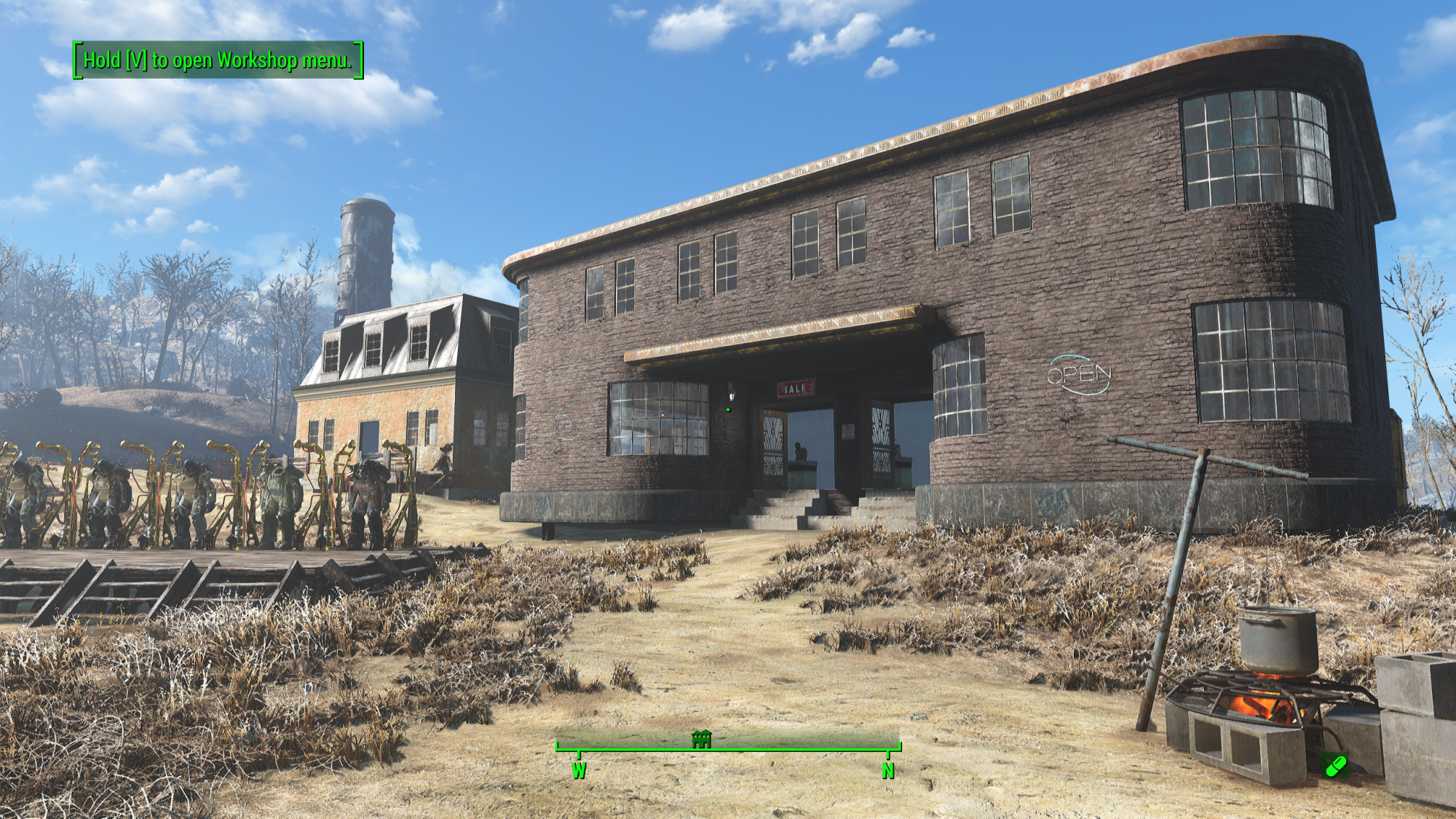The image size is (1456, 819).
Task: Select the green pill status icon
Action: [x=1336, y=766]
